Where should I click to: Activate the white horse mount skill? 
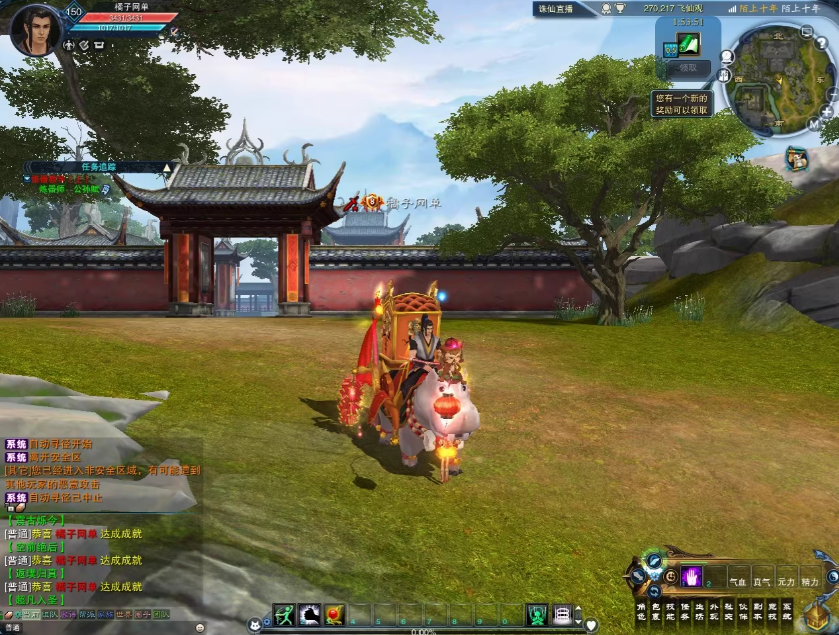click(x=309, y=614)
